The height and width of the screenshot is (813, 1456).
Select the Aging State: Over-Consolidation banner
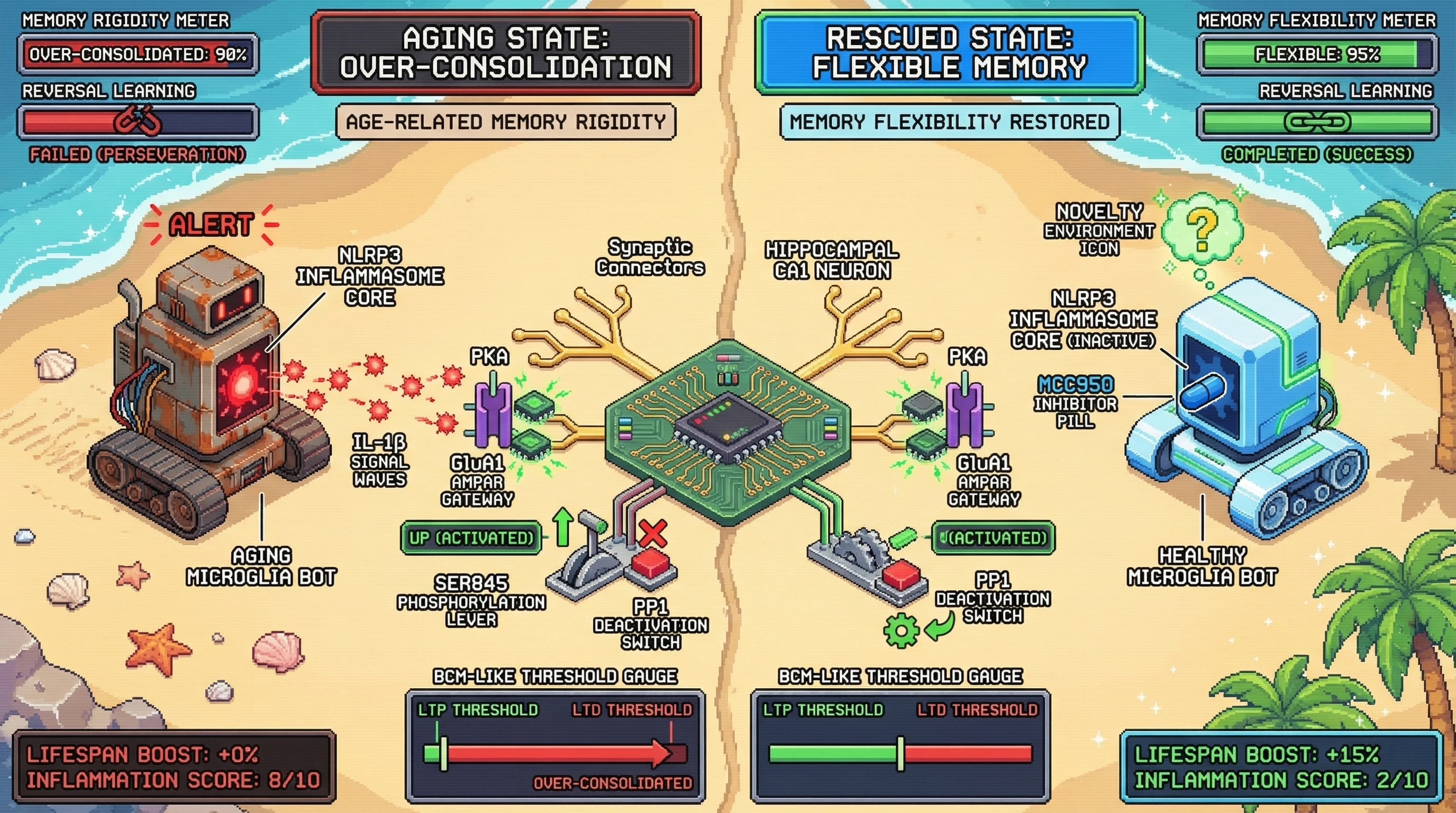(x=506, y=52)
